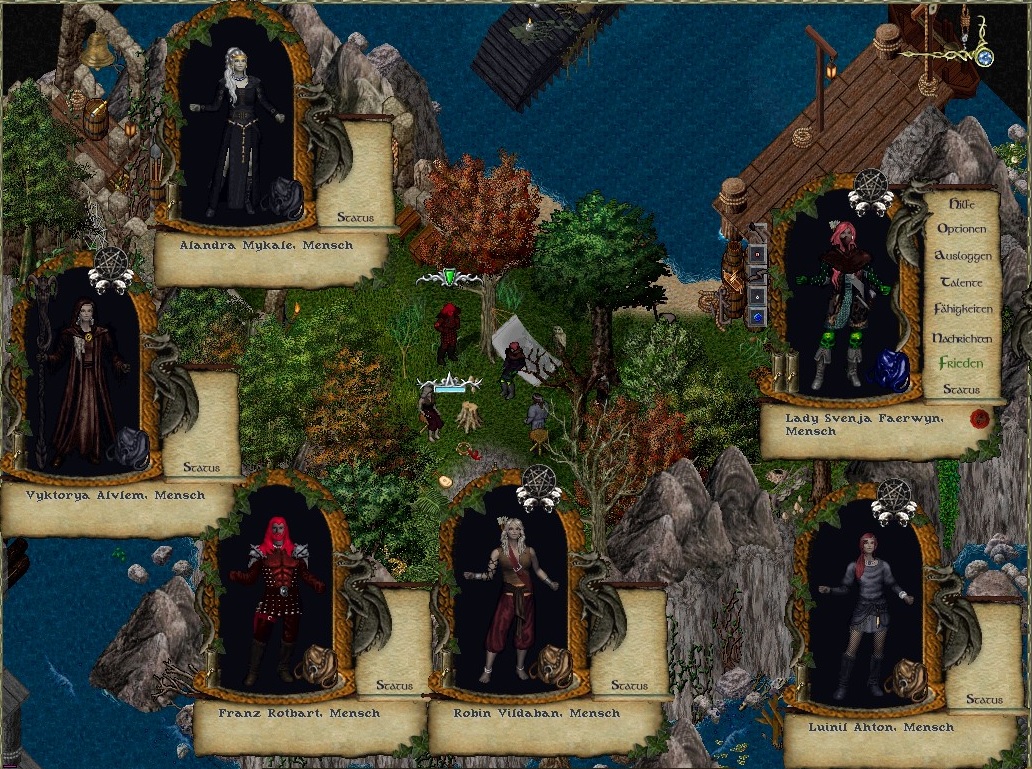Image resolution: width=1032 pixels, height=769 pixels.
Task: Check Status of Luinil Ahton
Action: pos(984,700)
